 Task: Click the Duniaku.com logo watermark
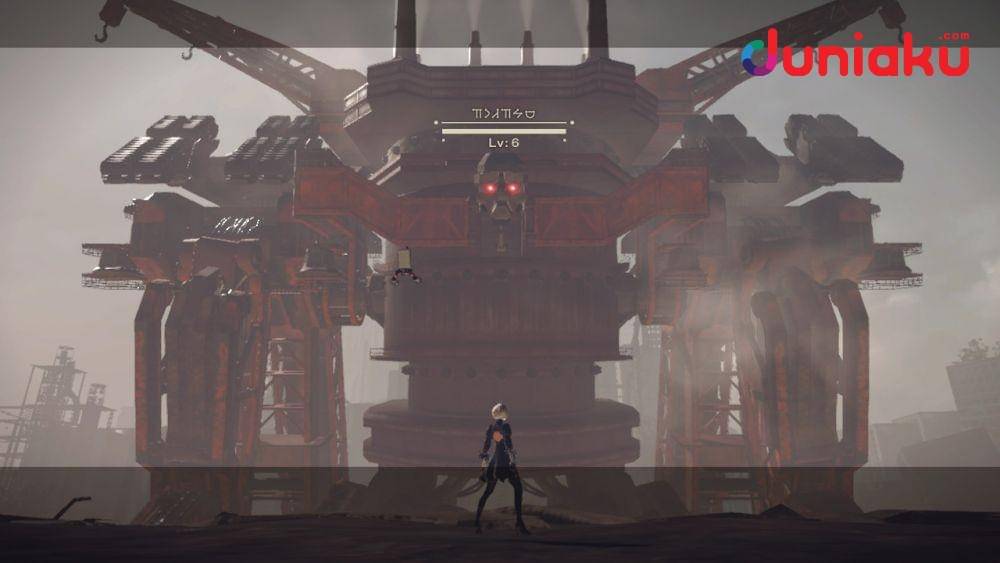click(x=855, y=56)
